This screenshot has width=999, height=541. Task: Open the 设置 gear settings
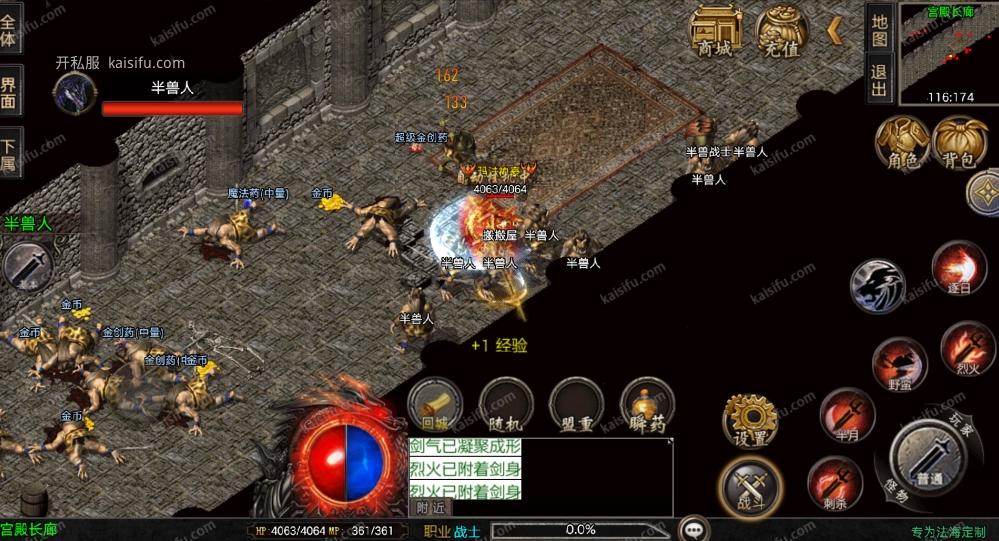tap(750, 420)
